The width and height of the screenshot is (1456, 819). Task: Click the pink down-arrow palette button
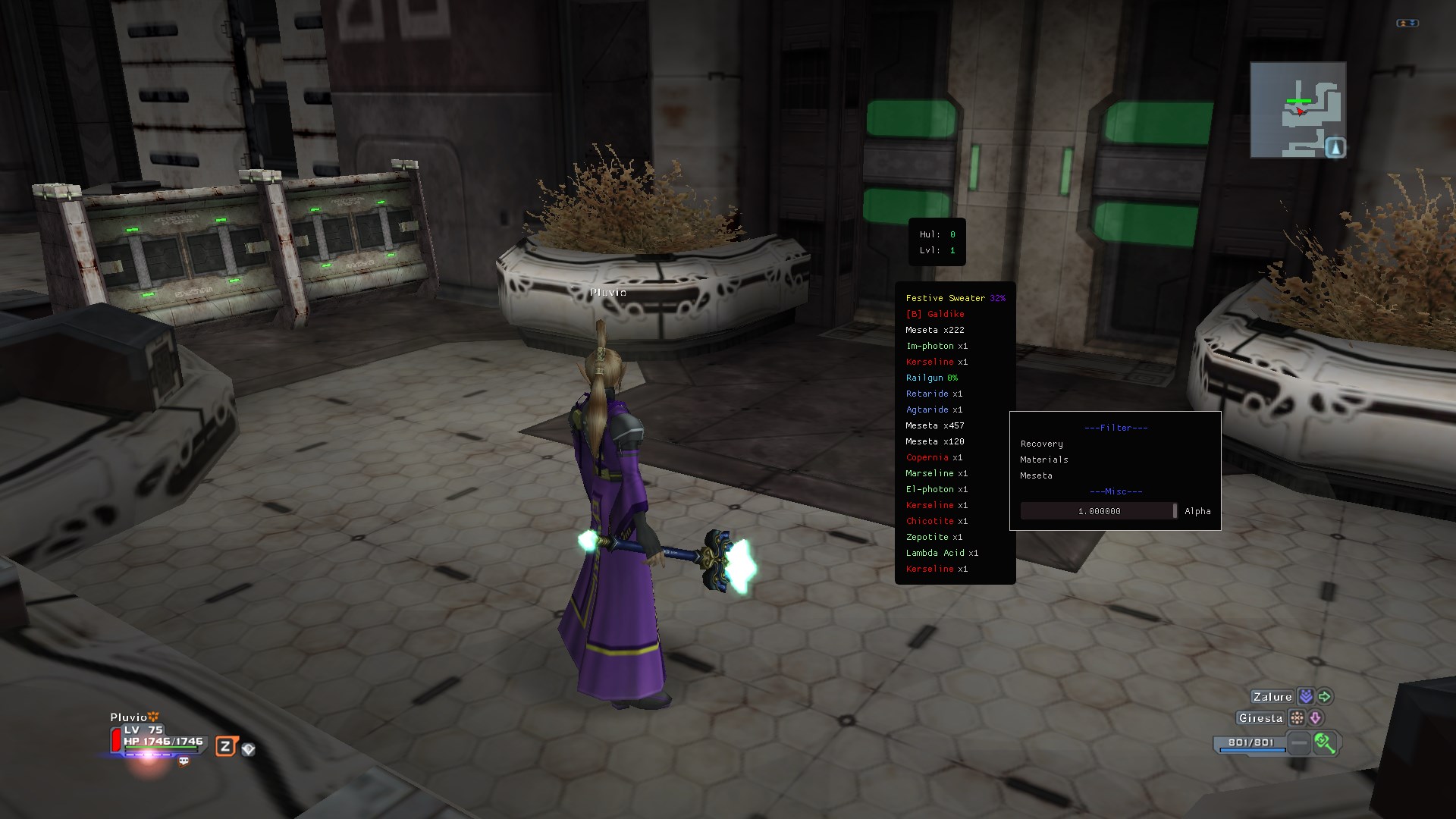pyautogui.click(x=1316, y=717)
